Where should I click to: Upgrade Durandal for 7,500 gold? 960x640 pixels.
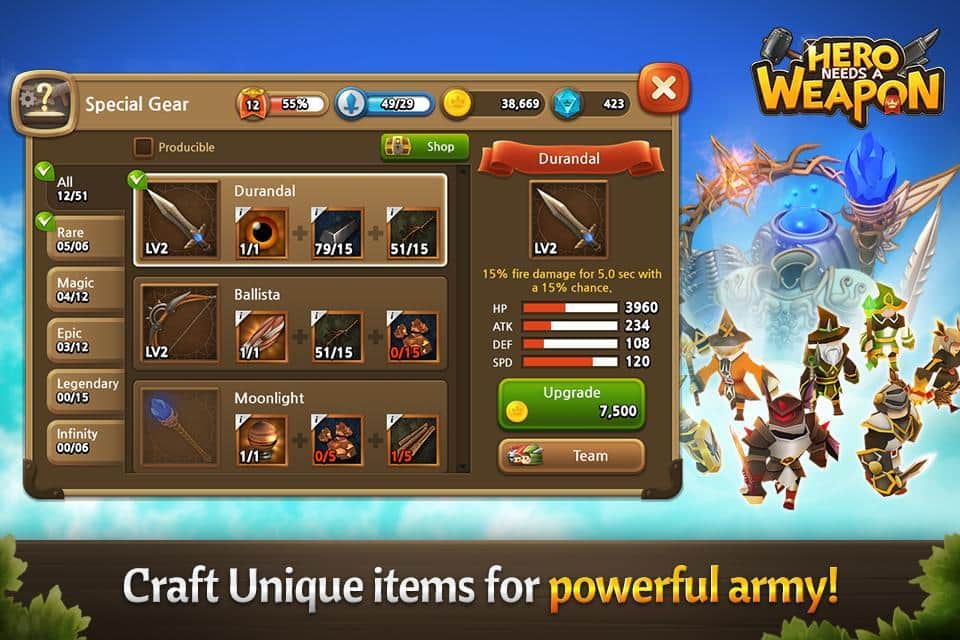click(x=571, y=402)
